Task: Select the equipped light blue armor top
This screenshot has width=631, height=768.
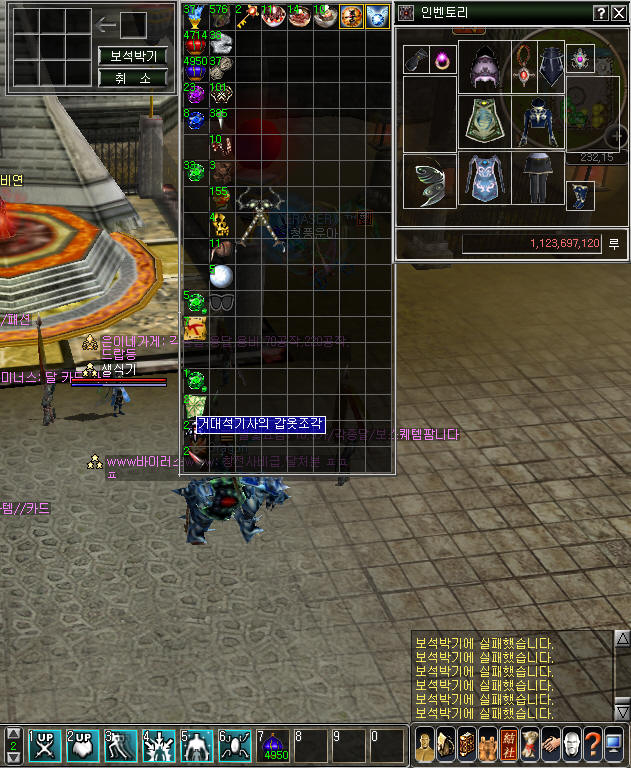Action: [x=485, y=178]
